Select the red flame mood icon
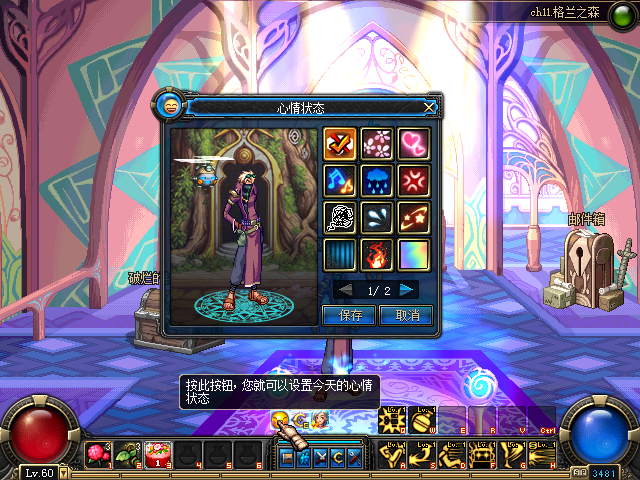Image resolution: width=640 pixels, height=480 pixels. point(377,255)
